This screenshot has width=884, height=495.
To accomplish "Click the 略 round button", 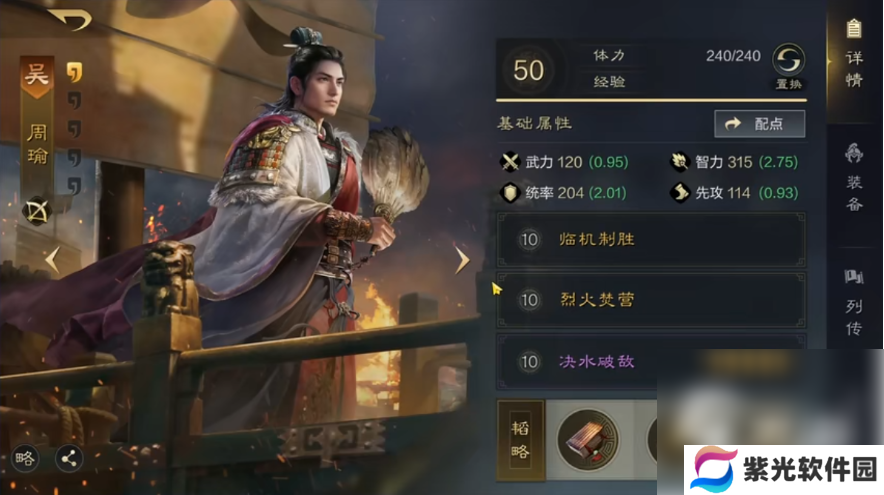I will (x=25, y=458).
